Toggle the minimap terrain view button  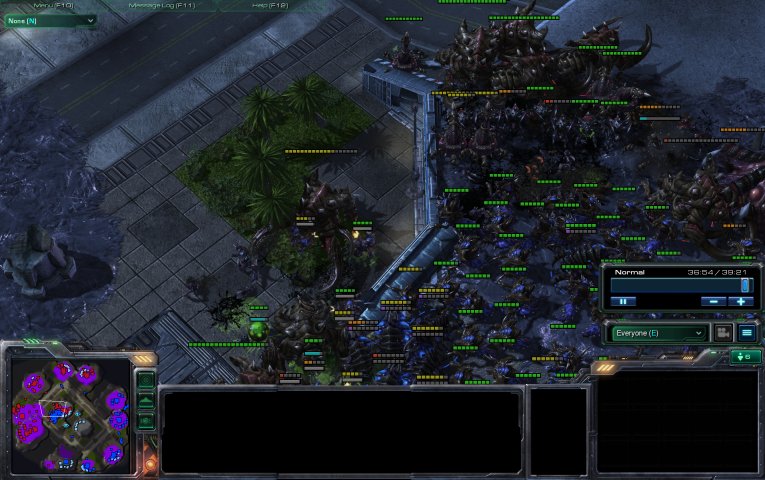coord(146,401)
